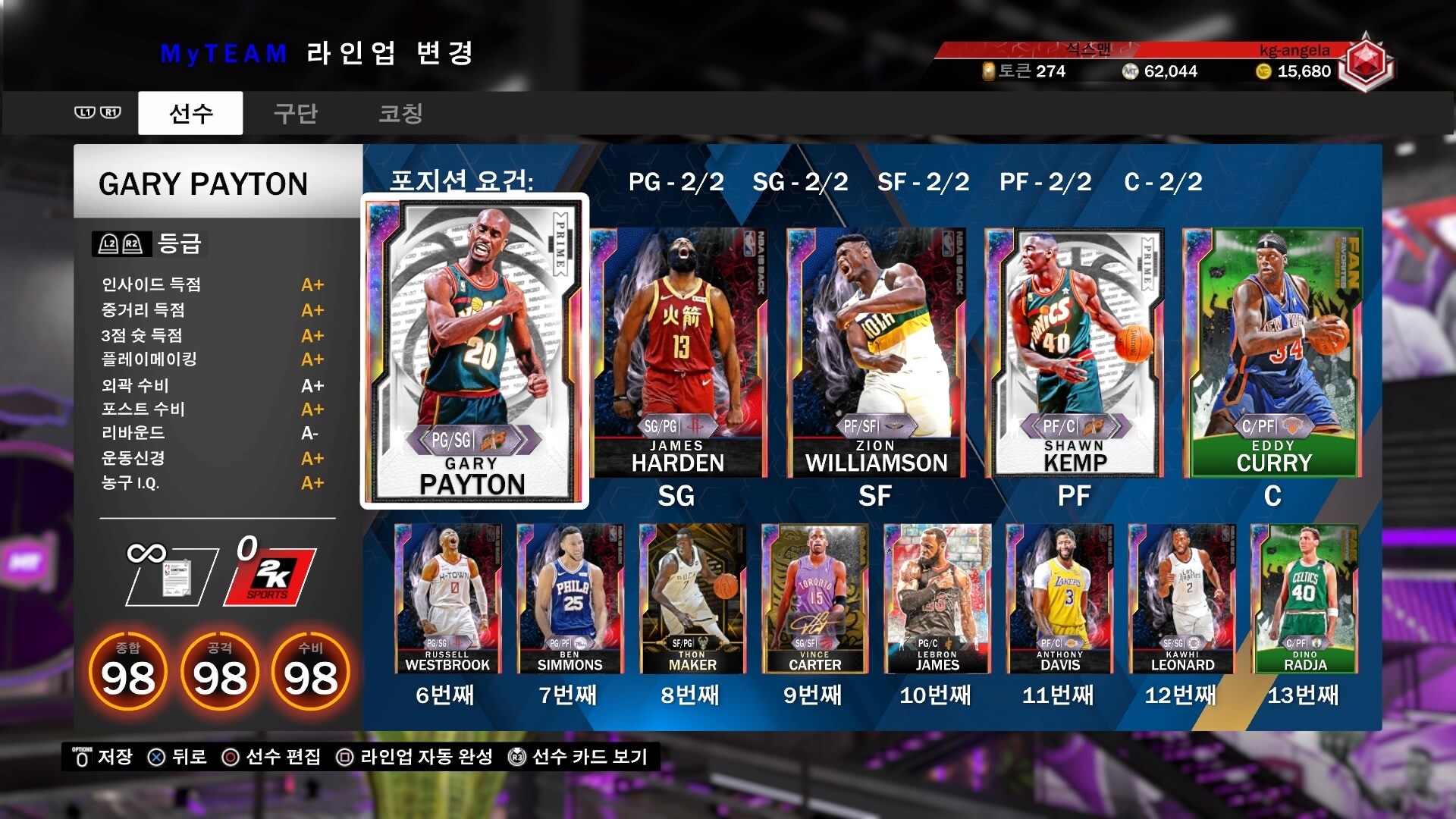Pick the Kawhi Leonard bench card

[x=1182, y=599]
